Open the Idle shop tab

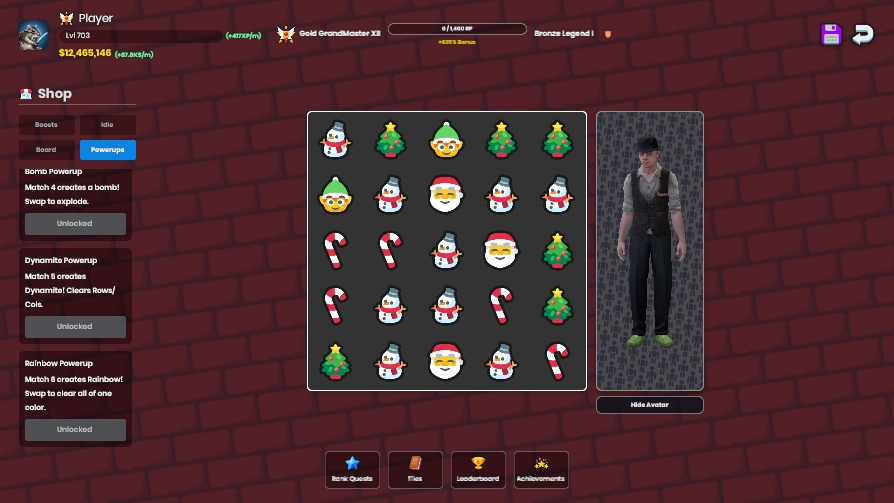108,125
